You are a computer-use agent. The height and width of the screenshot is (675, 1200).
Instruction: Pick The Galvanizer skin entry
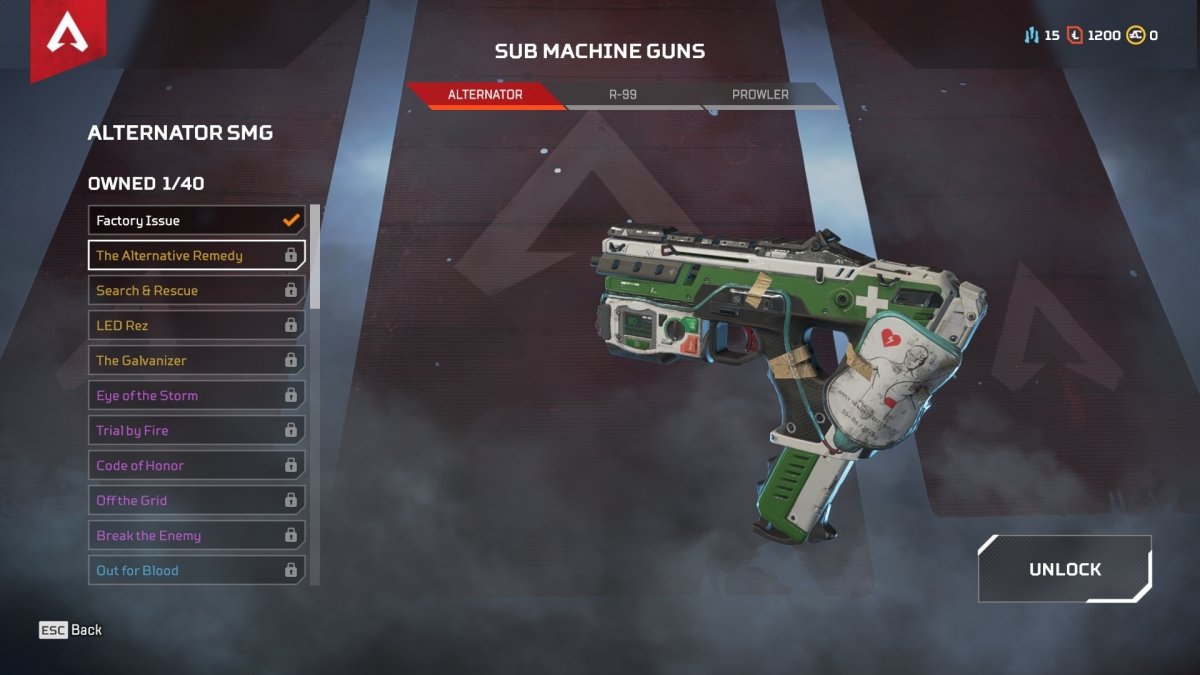tap(196, 360)
